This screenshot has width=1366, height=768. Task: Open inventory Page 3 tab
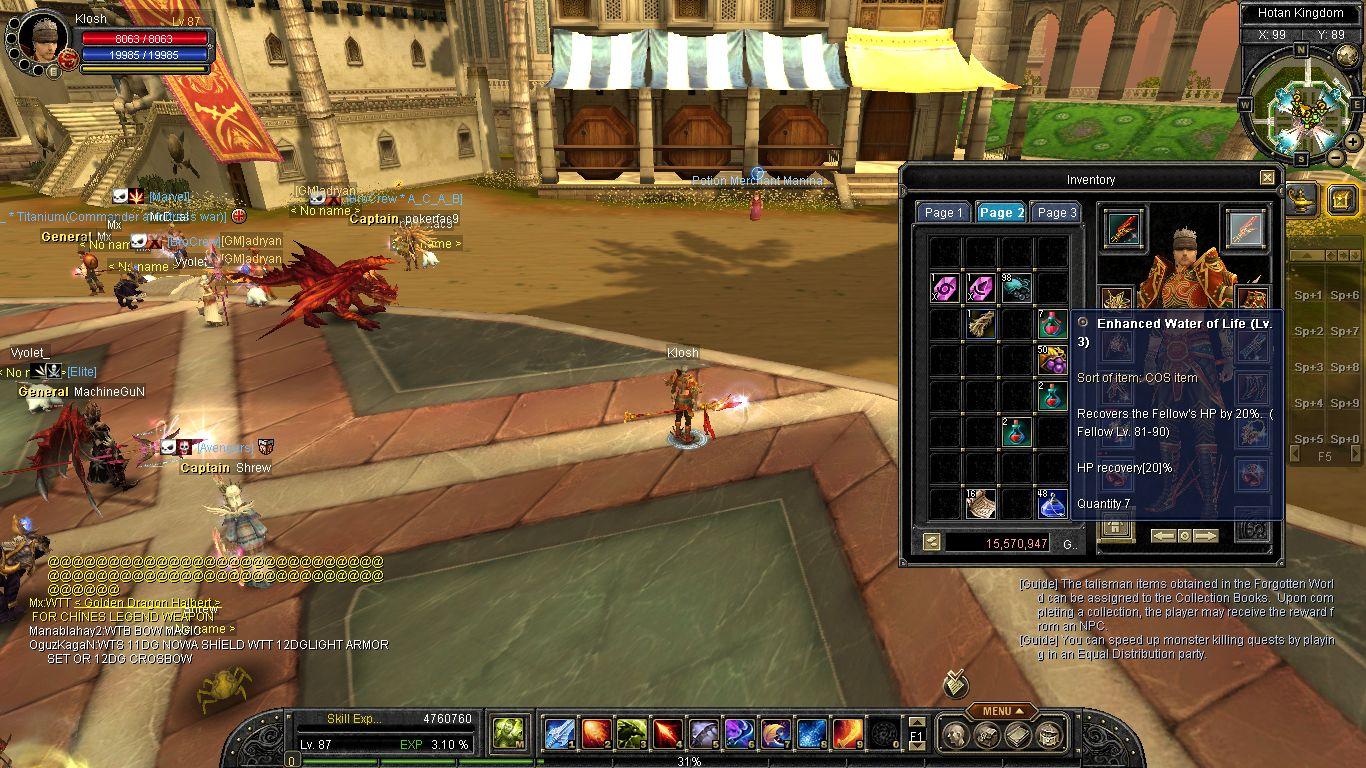1056,212
